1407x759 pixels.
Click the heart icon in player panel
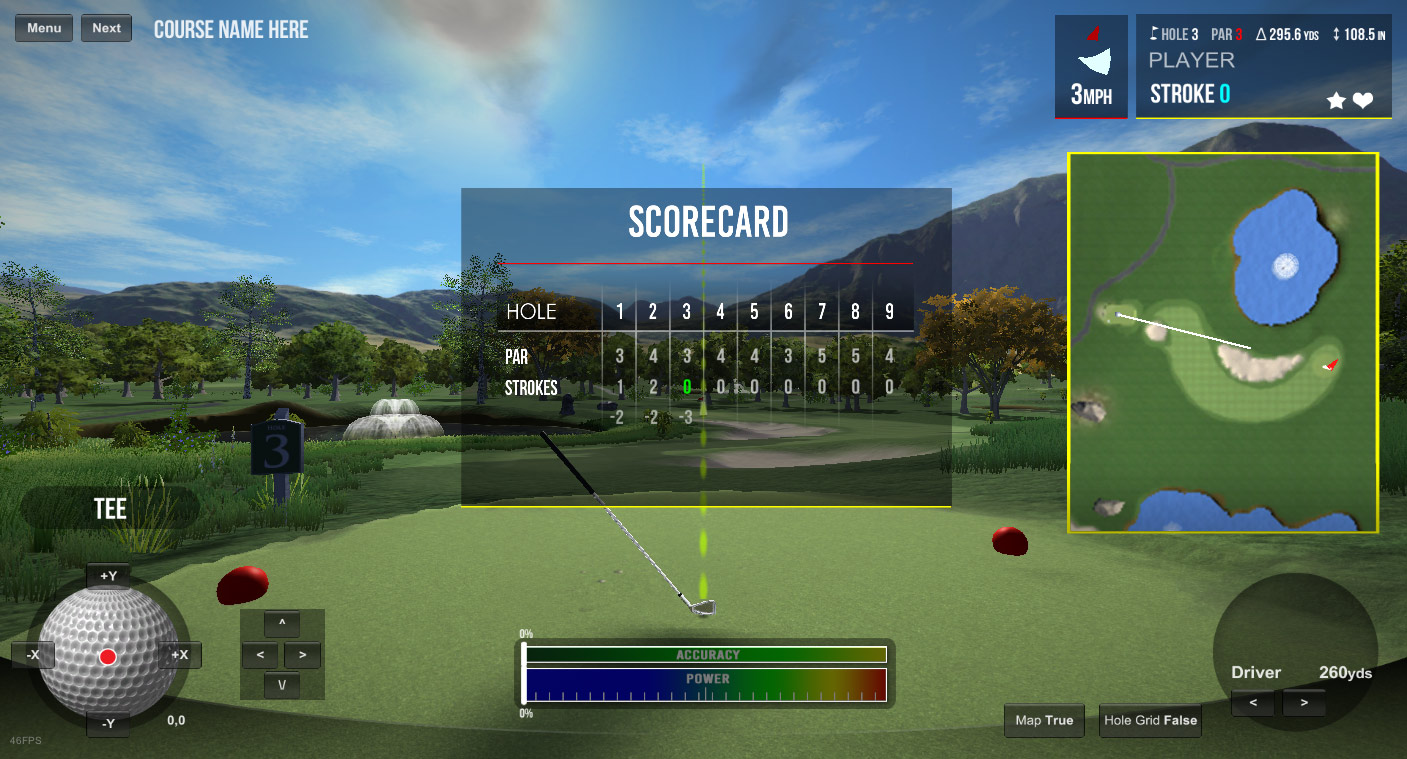(1363, 100)
